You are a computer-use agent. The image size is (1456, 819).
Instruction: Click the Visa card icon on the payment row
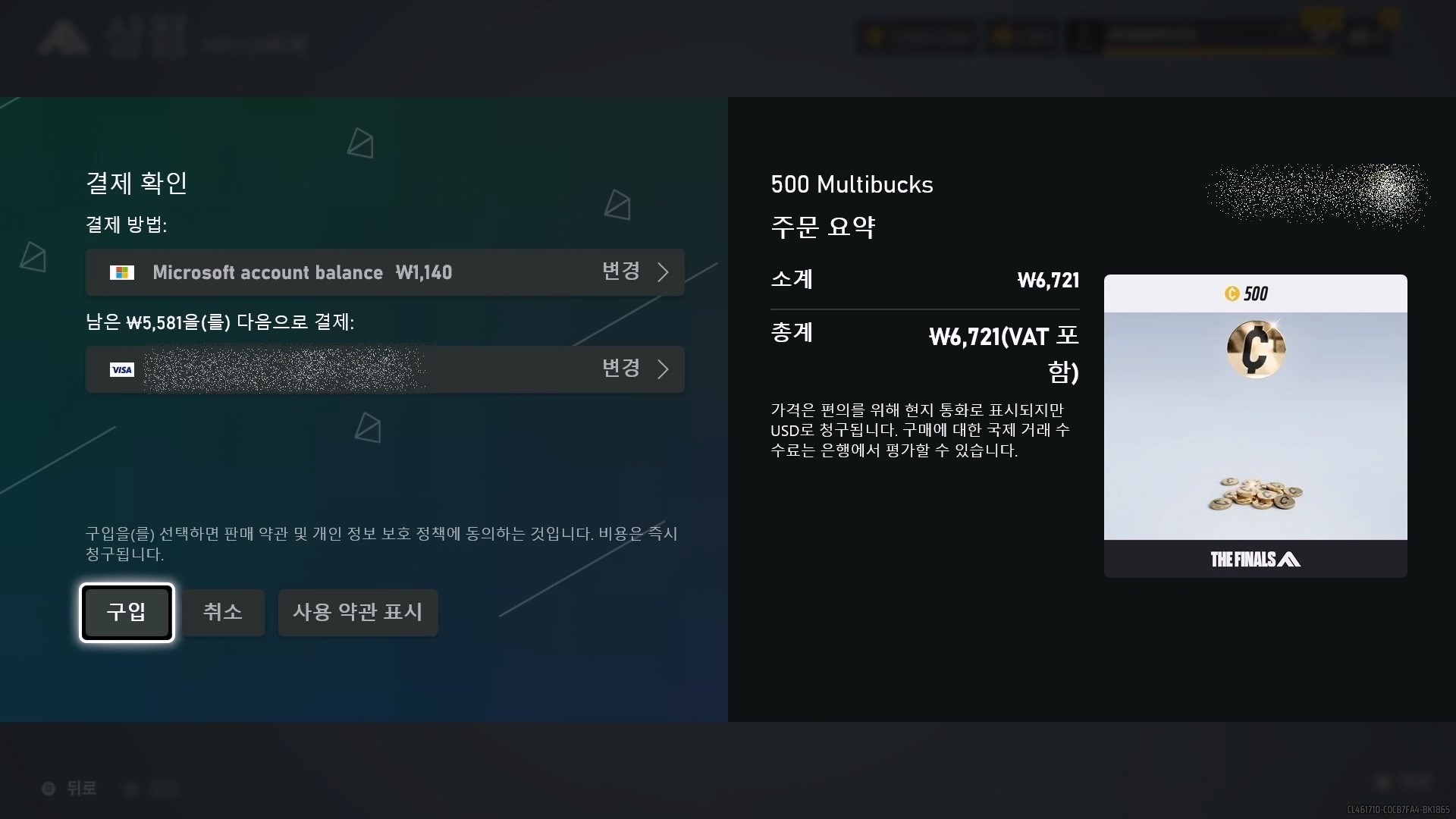coord(122,370)
